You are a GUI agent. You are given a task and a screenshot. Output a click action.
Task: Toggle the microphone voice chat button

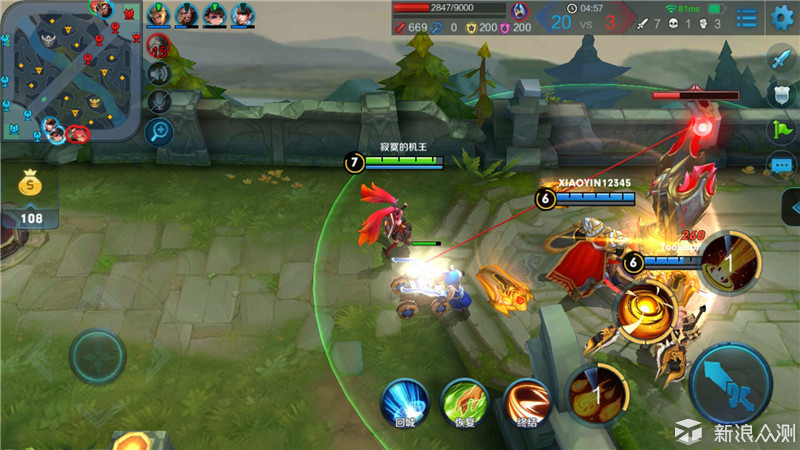pos(159,101)
